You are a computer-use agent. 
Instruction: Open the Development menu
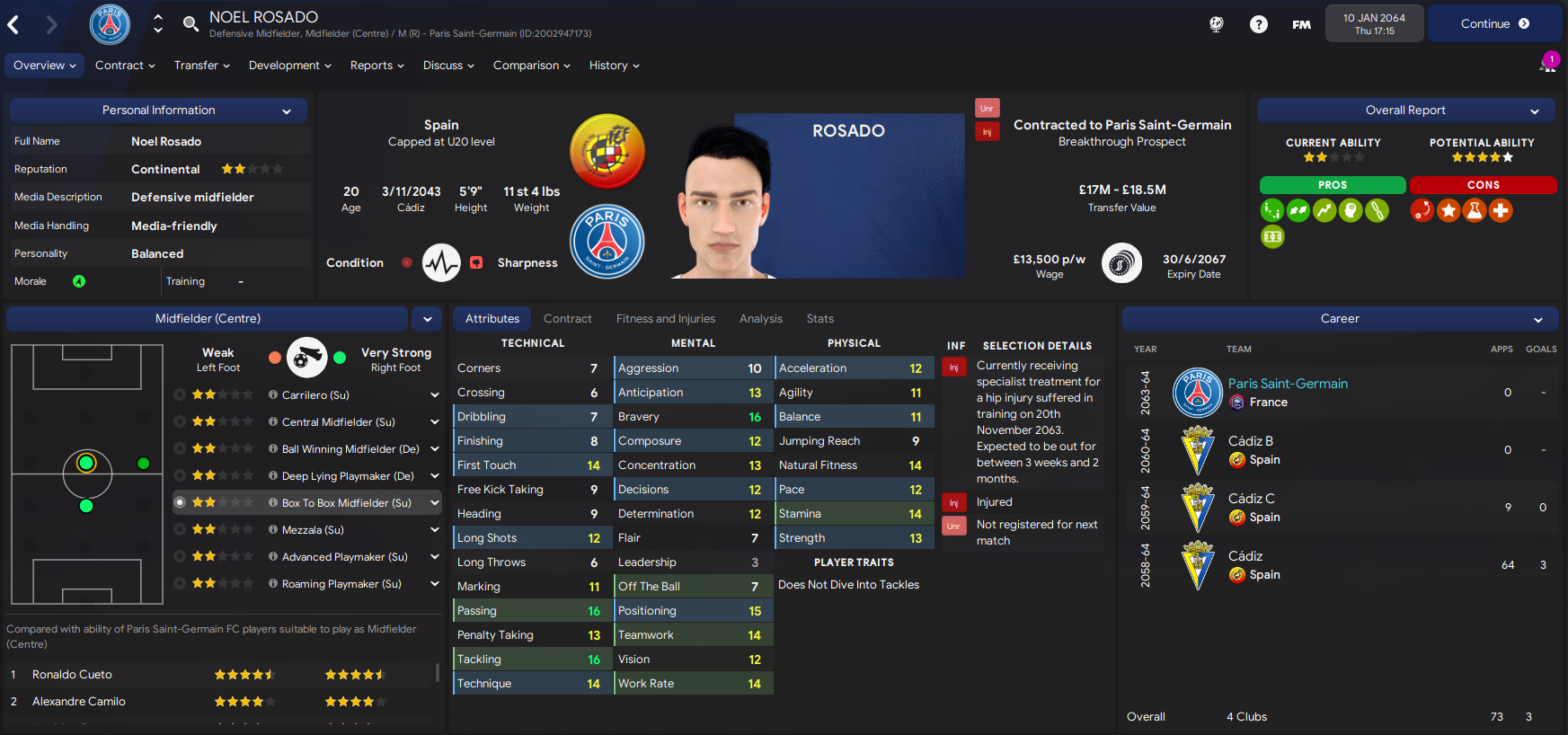click(x=289, y=66)
